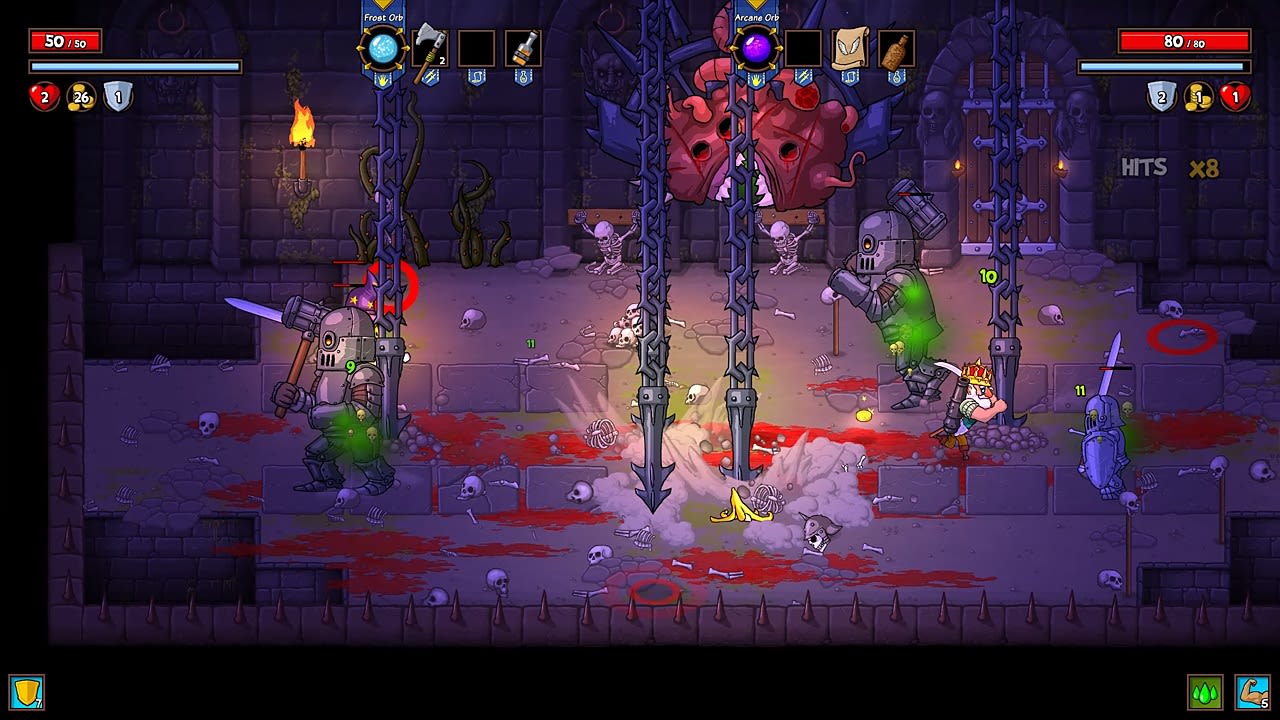
Task: Select the Frost Orb ability icon
Action: 383,46
